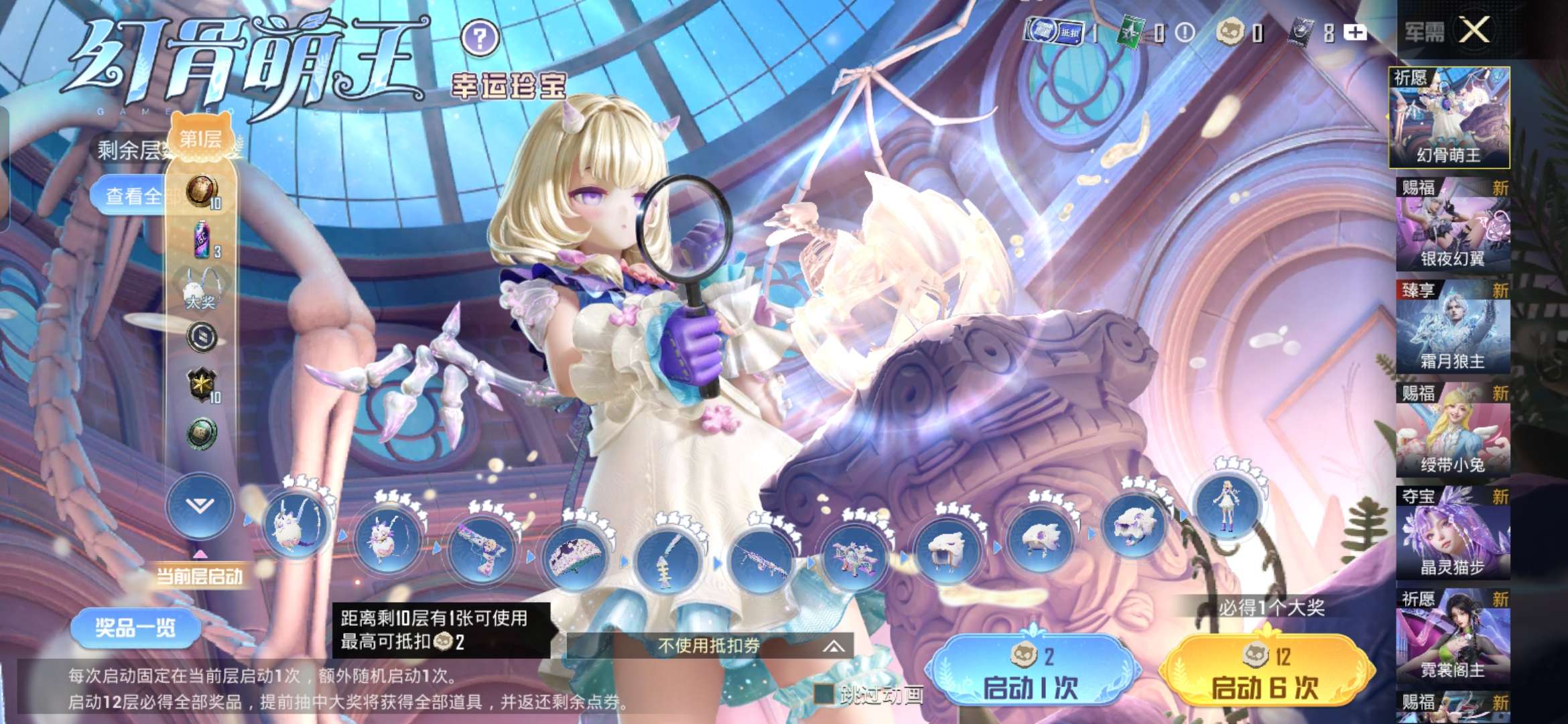Screen dimensions: 1568x724
Task: Close the 军需 supply screen
Action: pyautogui.click(x=1474, y=31)
